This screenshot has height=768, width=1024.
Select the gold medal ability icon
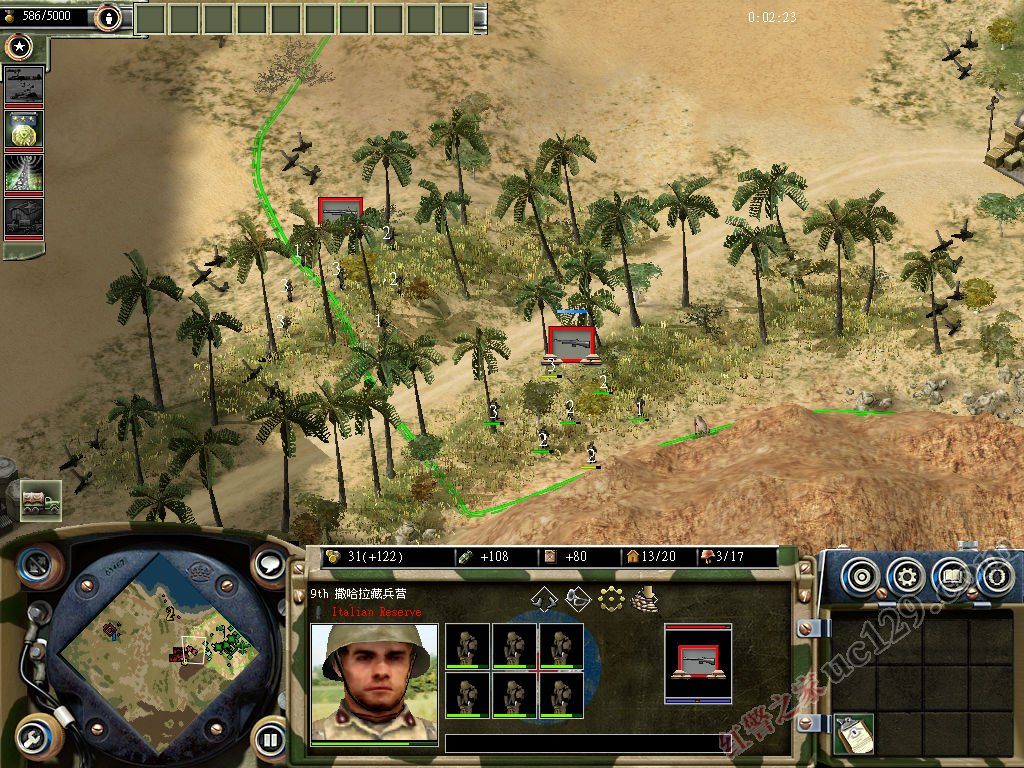pyautogui.click(x=24, y=130)
